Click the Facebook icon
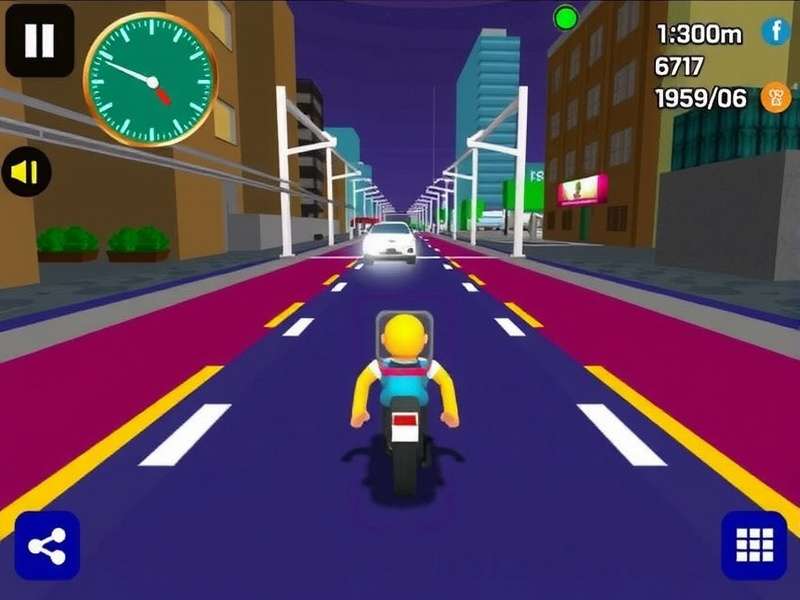 pyautogui.click(x=775, y=32)
